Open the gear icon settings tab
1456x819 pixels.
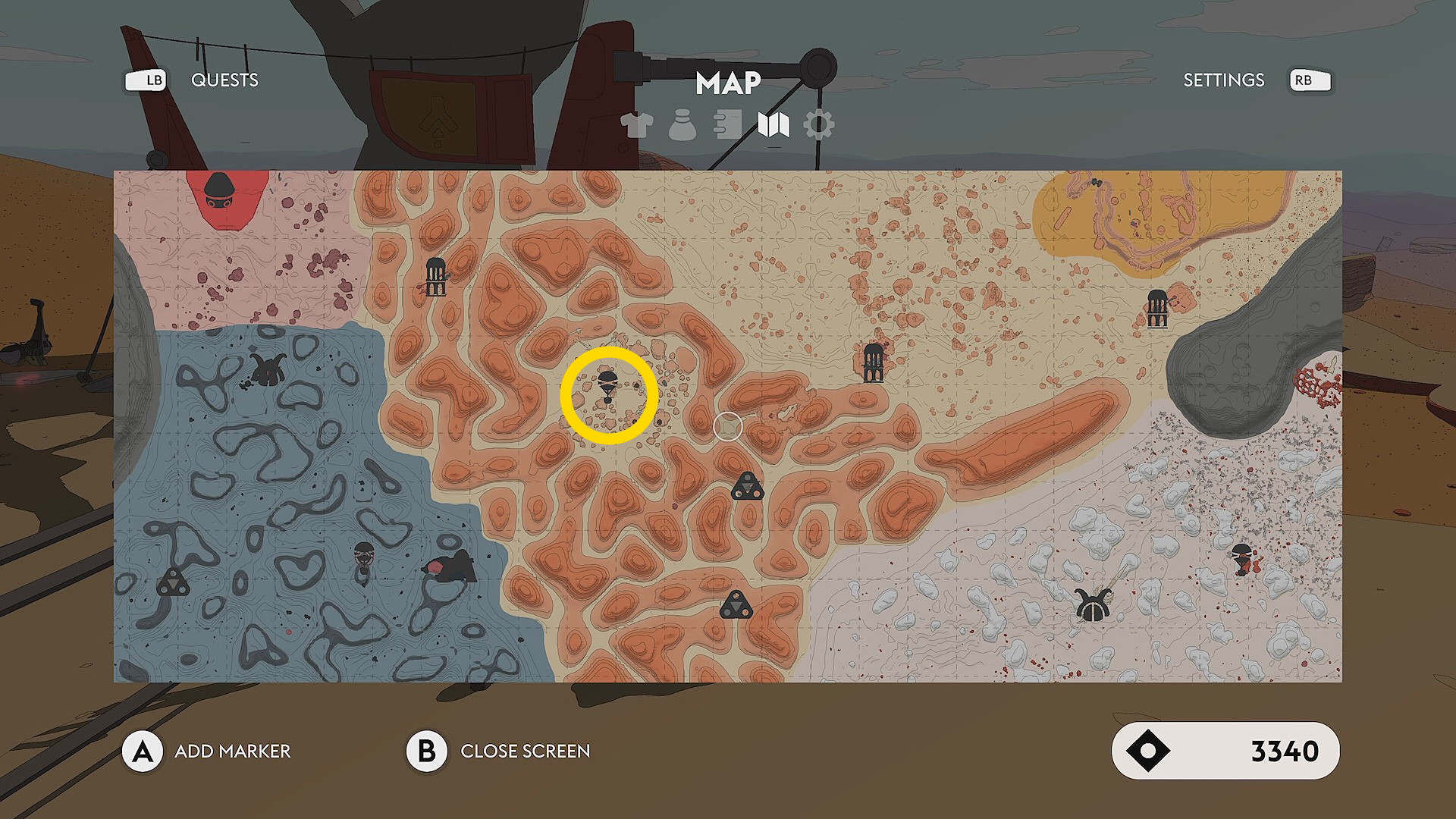pos(819,125)
